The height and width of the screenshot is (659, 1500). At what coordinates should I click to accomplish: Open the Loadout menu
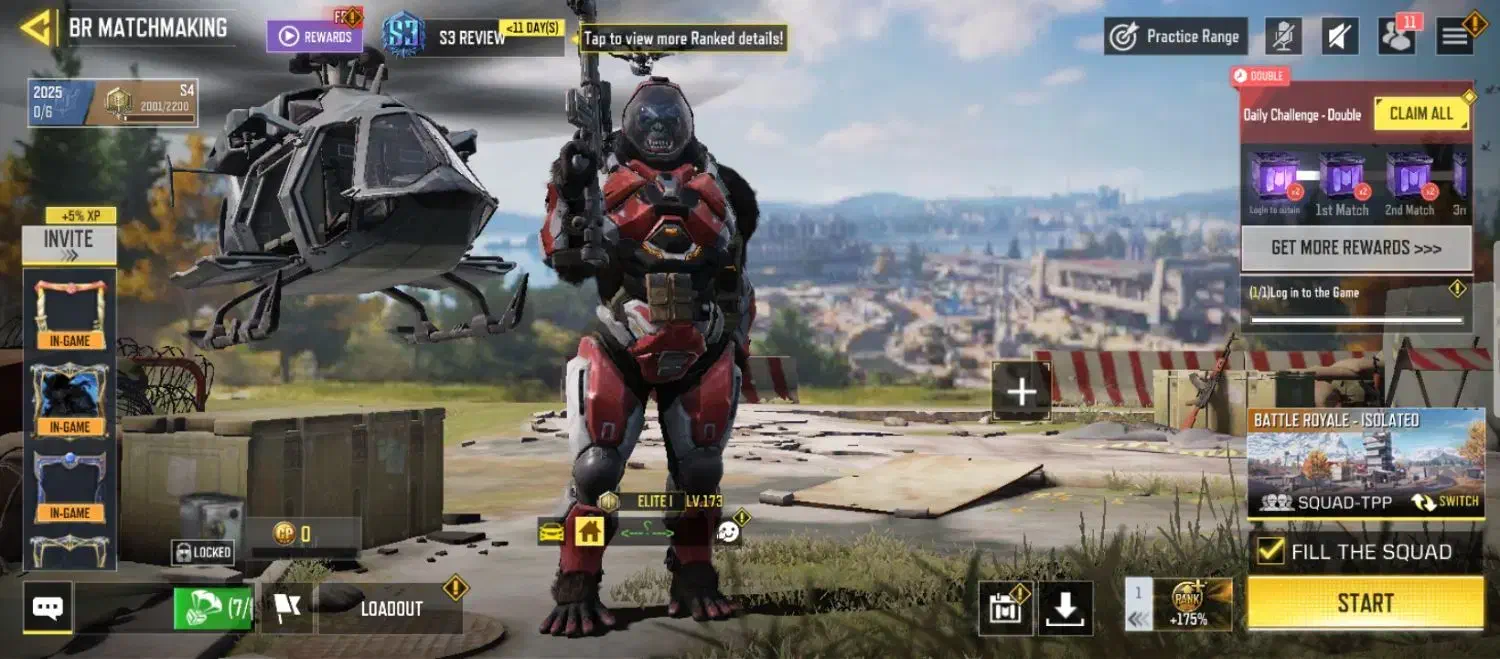click(x=391, y=608)
